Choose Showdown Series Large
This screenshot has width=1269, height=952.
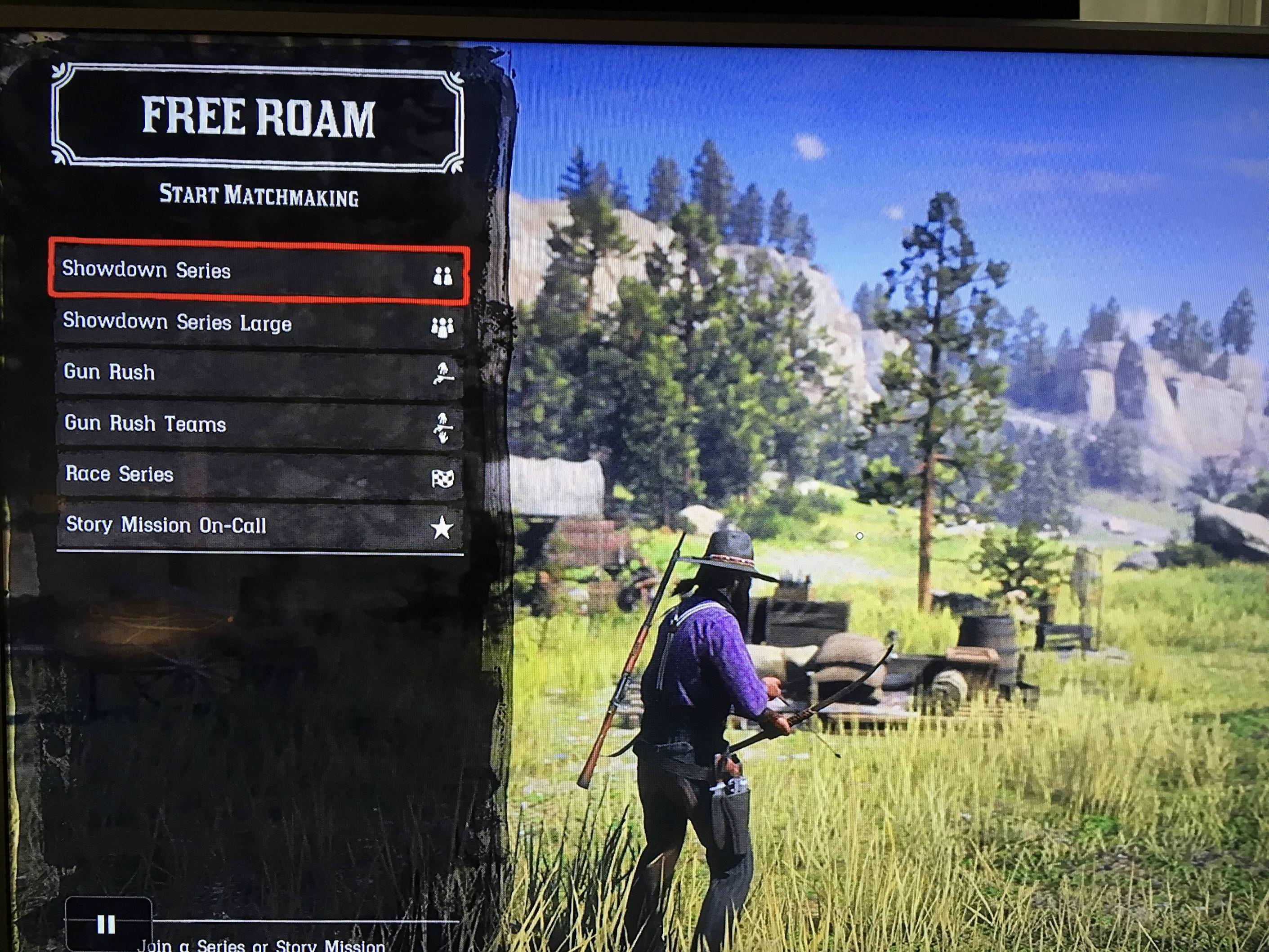(258, 323)
